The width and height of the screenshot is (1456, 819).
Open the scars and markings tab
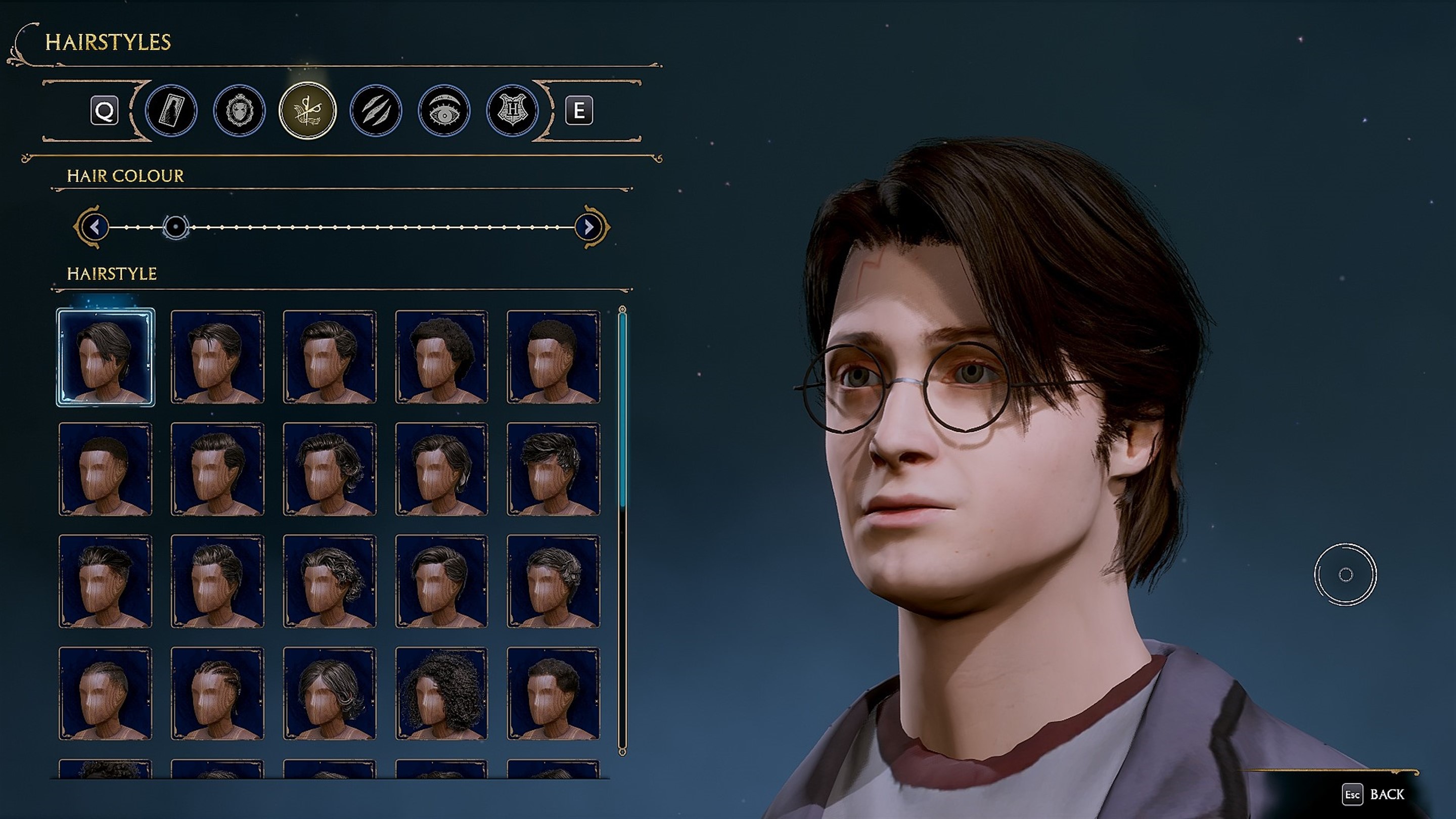375,110
